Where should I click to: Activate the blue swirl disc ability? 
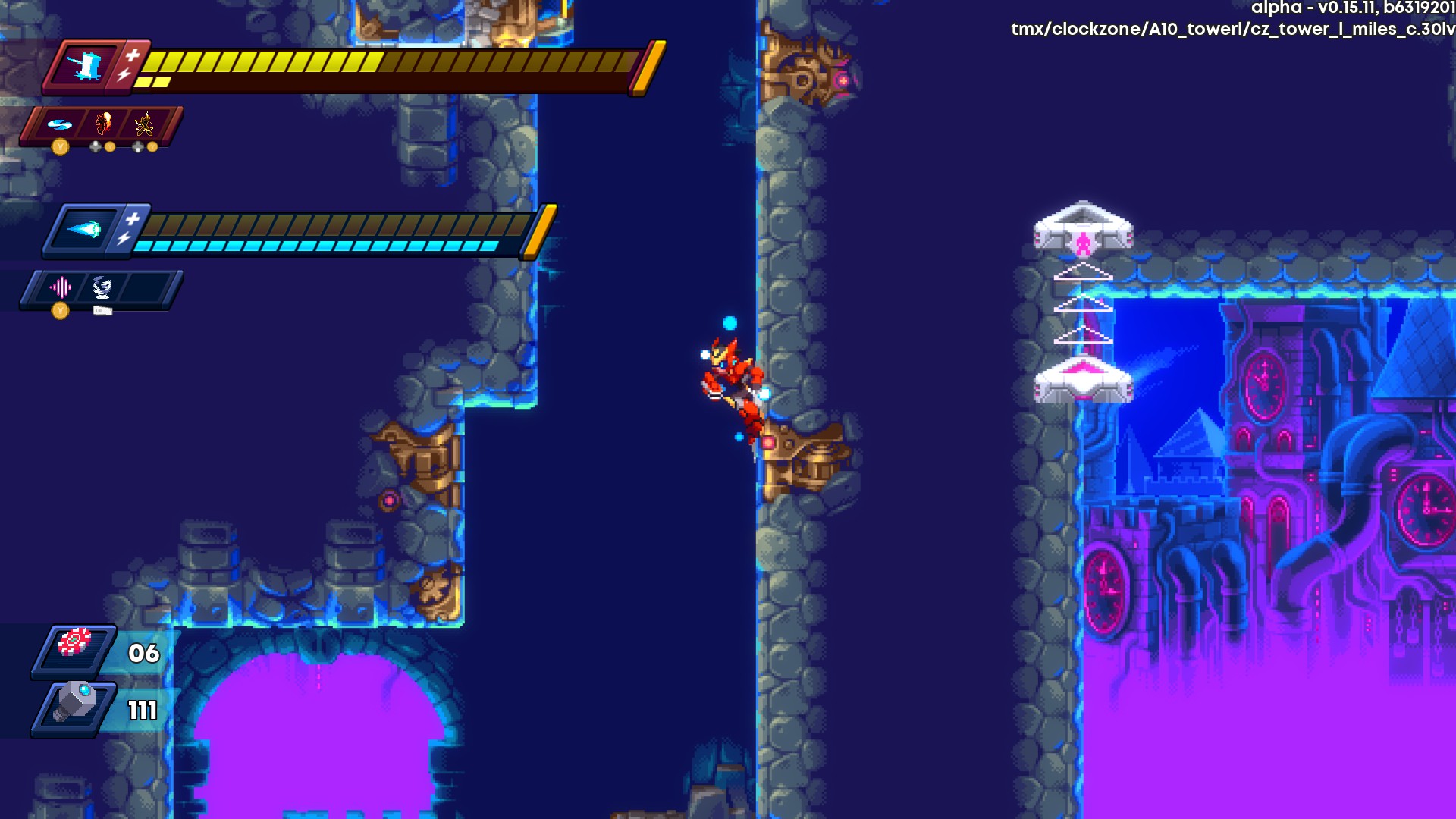click(x=59, y=124)
